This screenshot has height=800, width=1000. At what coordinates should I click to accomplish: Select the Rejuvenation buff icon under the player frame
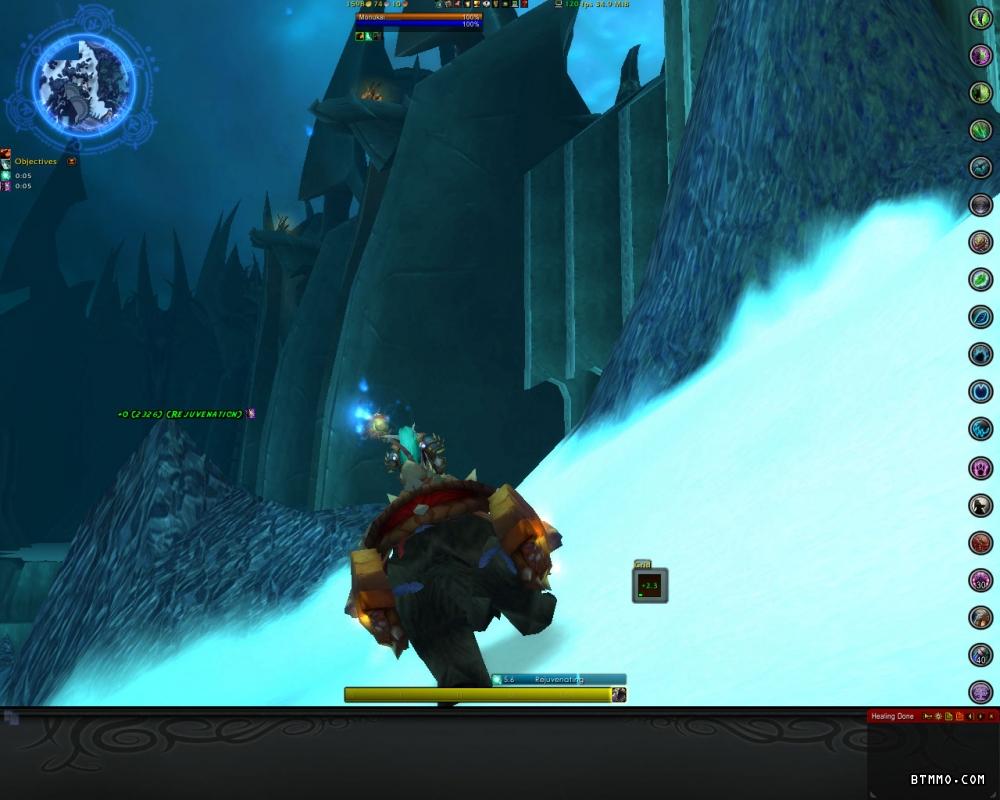[x=368, y=36]
